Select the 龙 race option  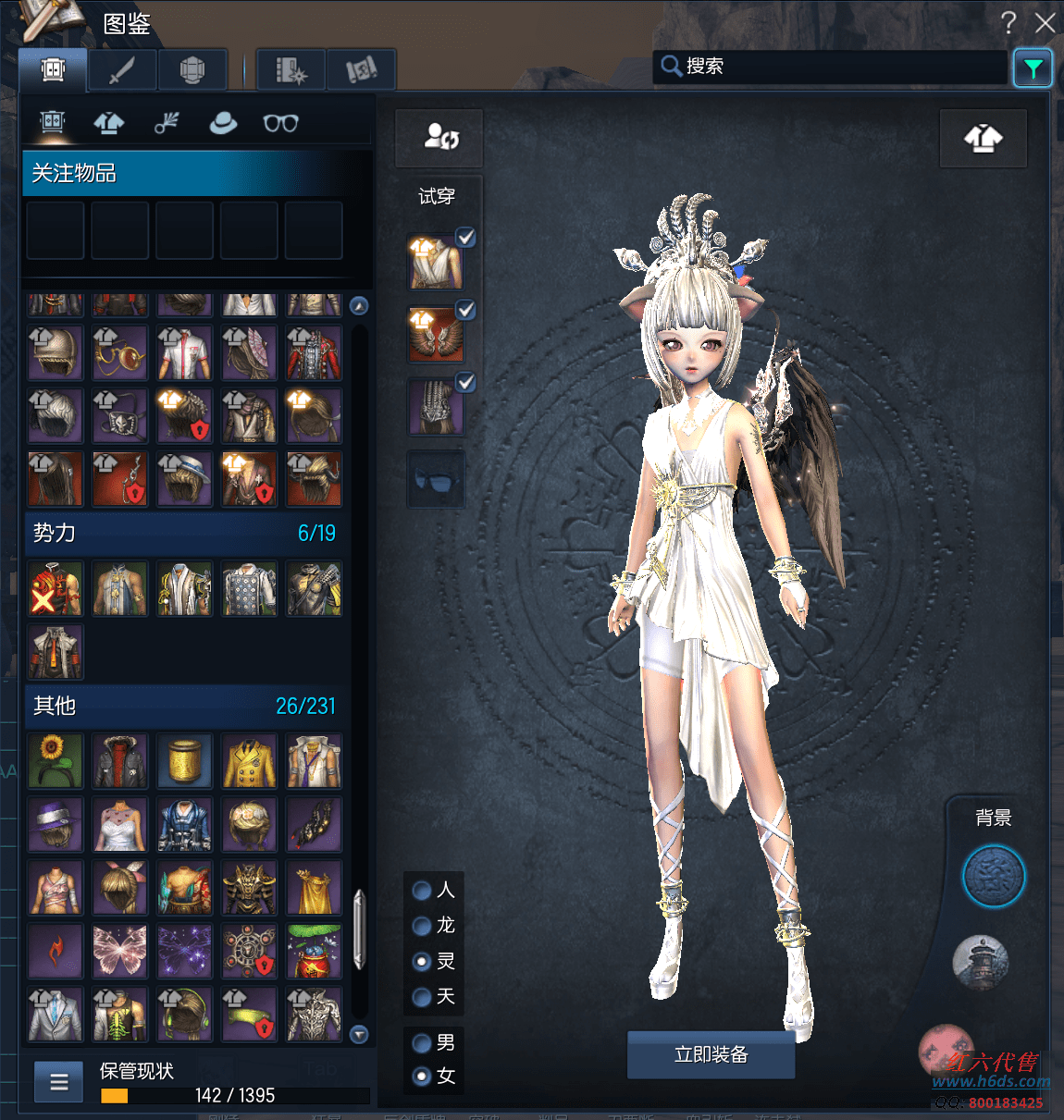pos(422,926)
